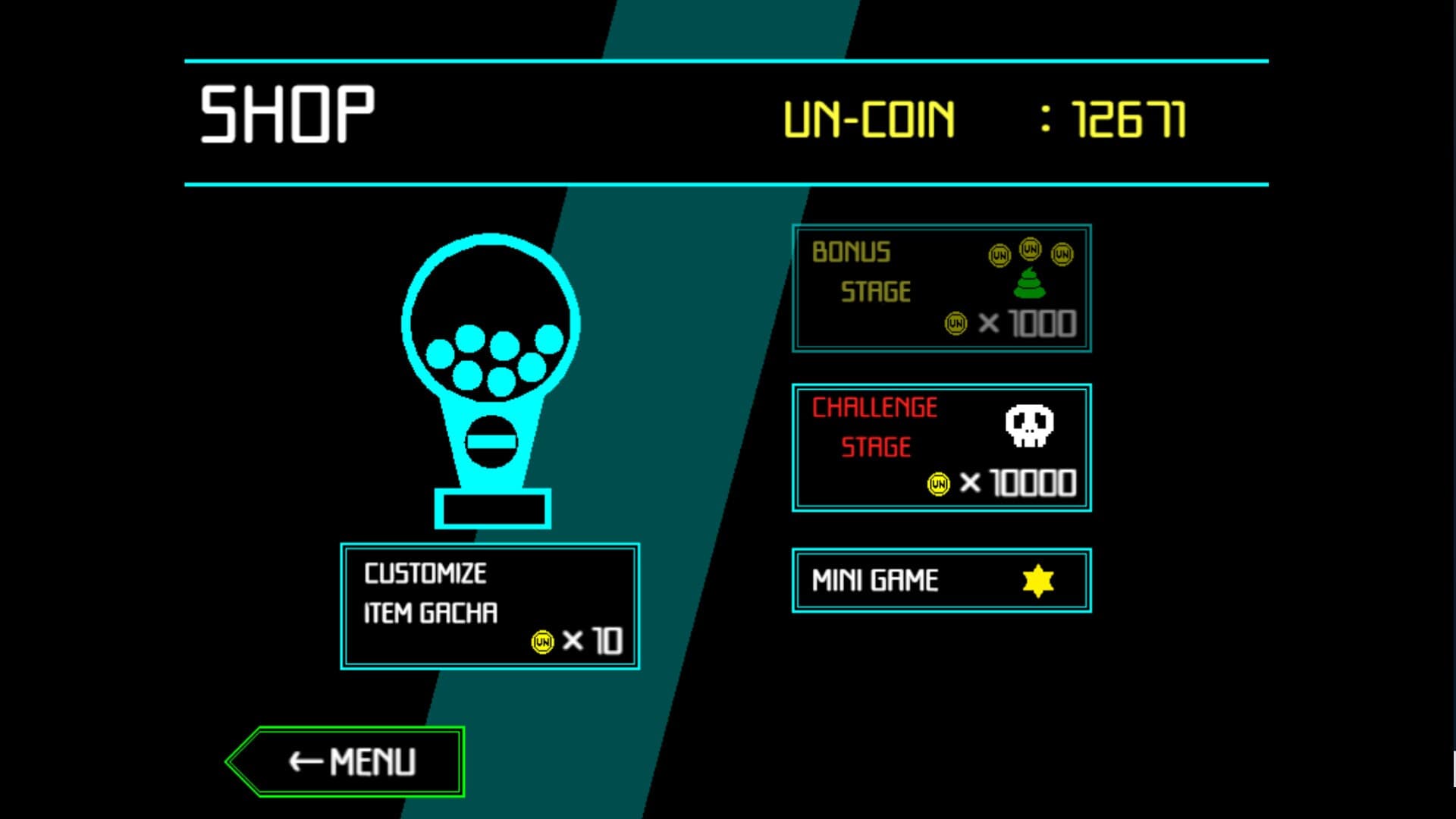The width and height of the screenshot is (1456, 819).
Task: Click the 12671 coin total
Action: click(x=1130, y=115)
